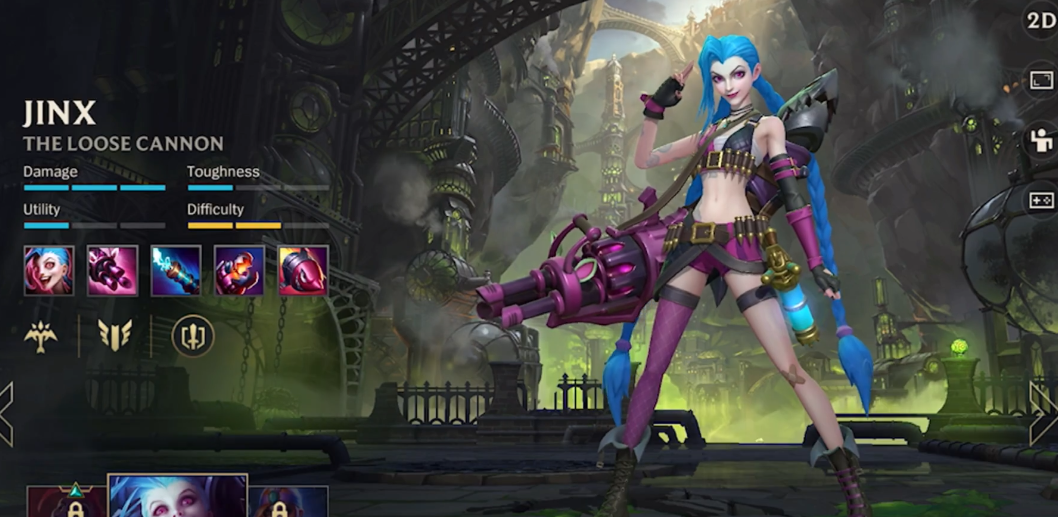
Task: Go to next champion with right arrow
Action: (x=1044, y=413)
